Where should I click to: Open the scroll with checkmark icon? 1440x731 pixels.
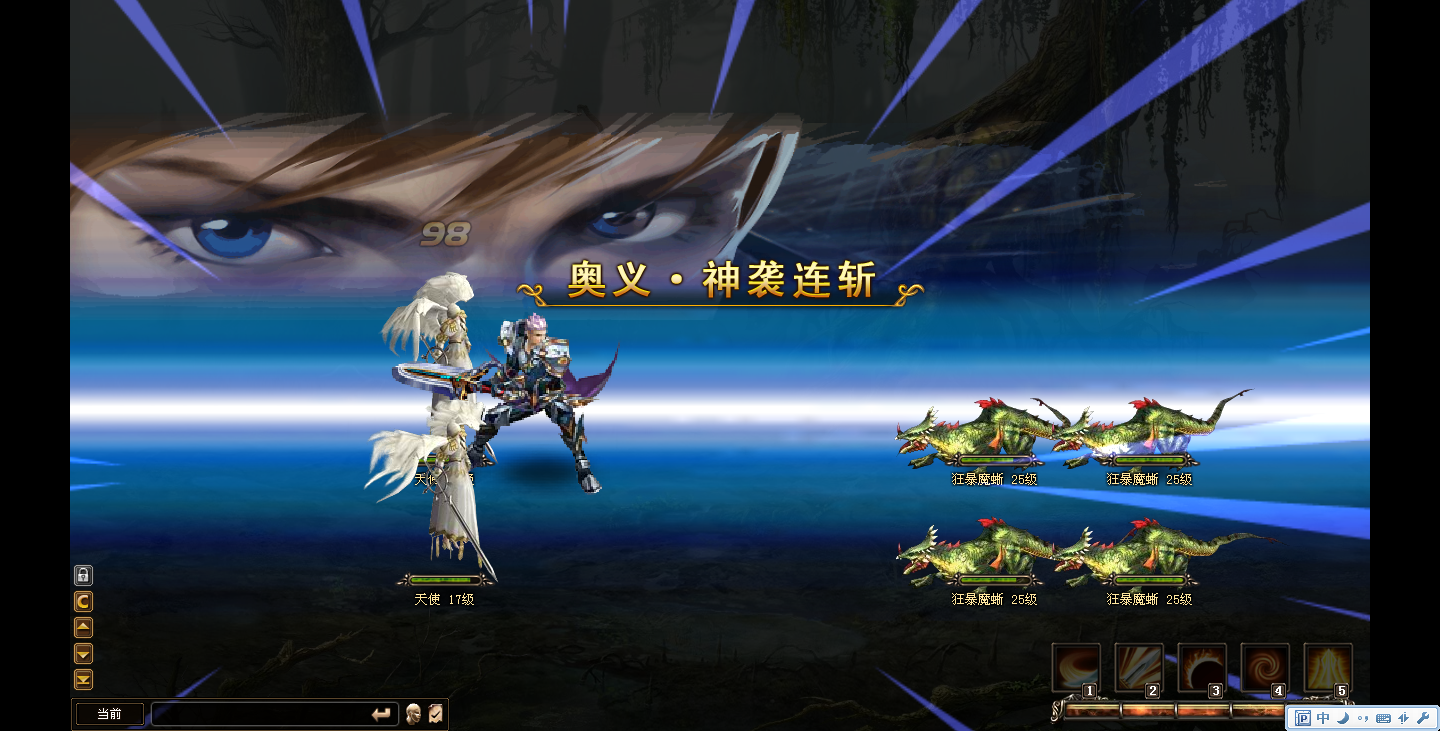436,714
